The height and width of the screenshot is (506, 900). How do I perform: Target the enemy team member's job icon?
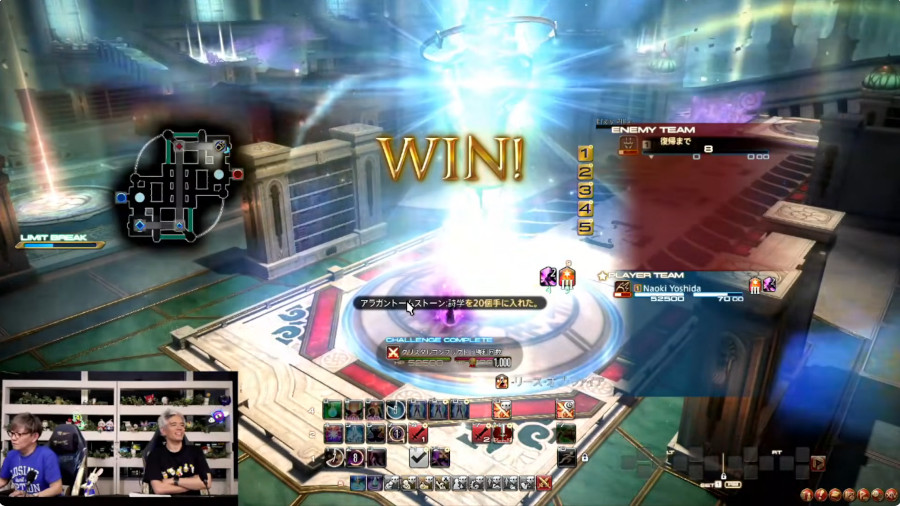click(x=629, y=146)
